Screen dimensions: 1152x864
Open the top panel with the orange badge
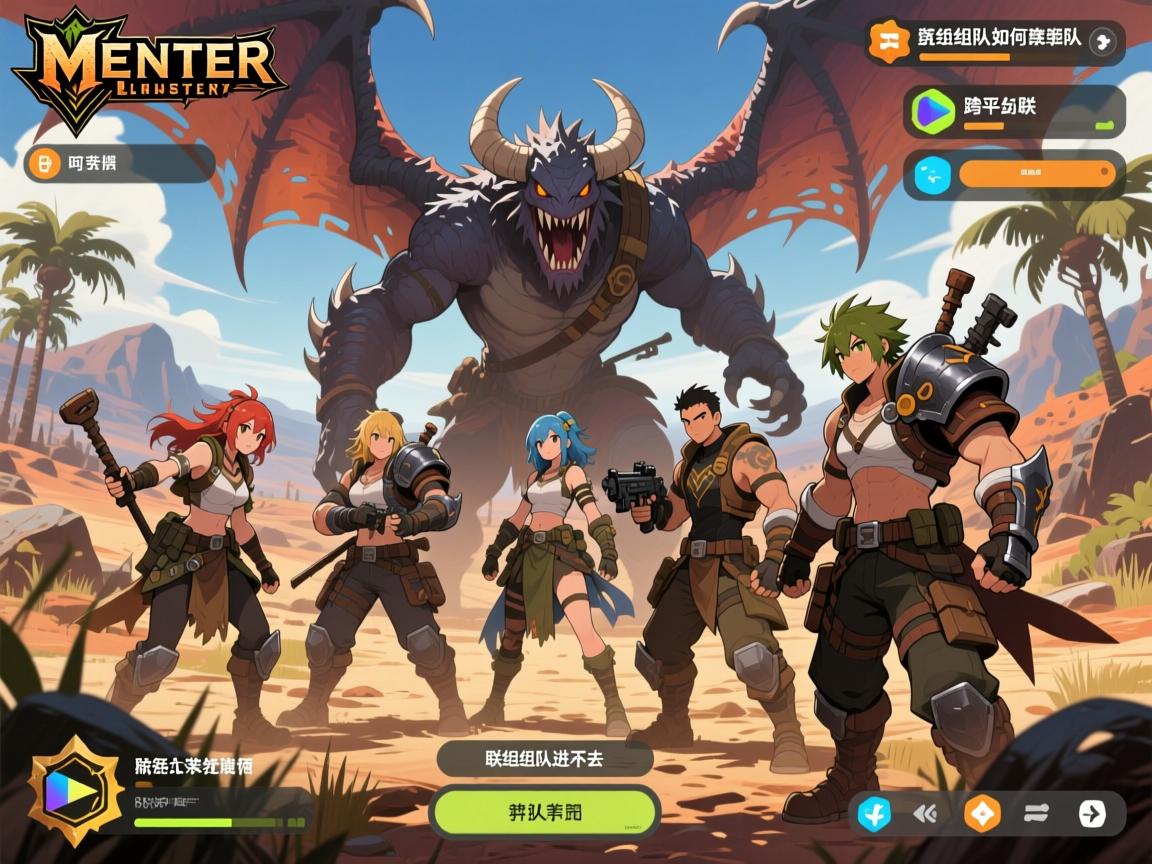point(994,42)
